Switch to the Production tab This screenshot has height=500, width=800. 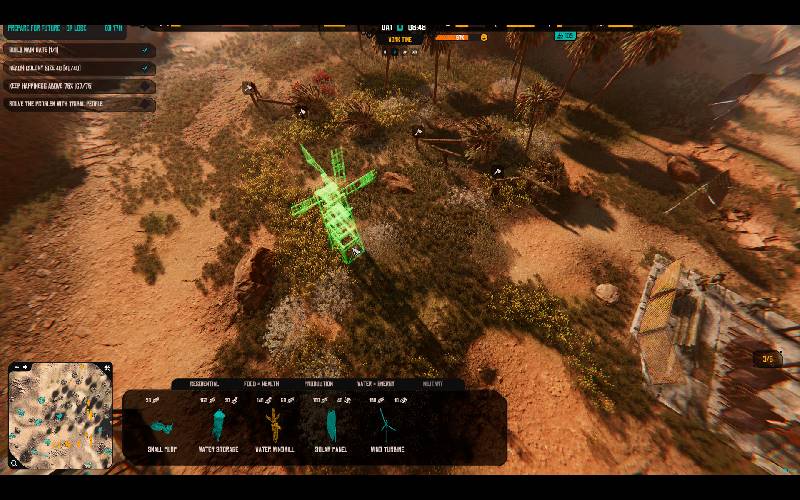320,383
